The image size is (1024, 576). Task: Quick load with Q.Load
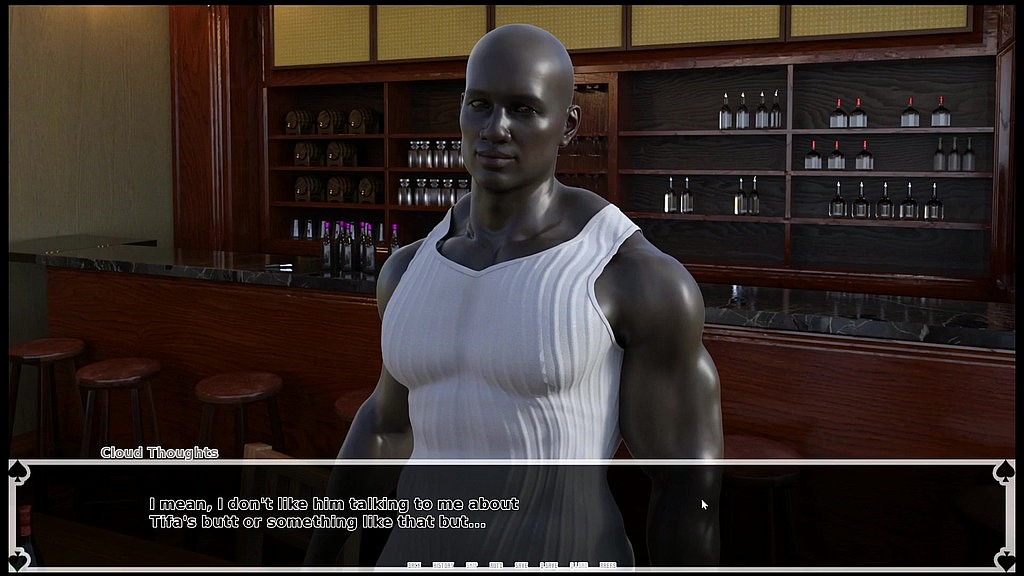coord(578,566)
